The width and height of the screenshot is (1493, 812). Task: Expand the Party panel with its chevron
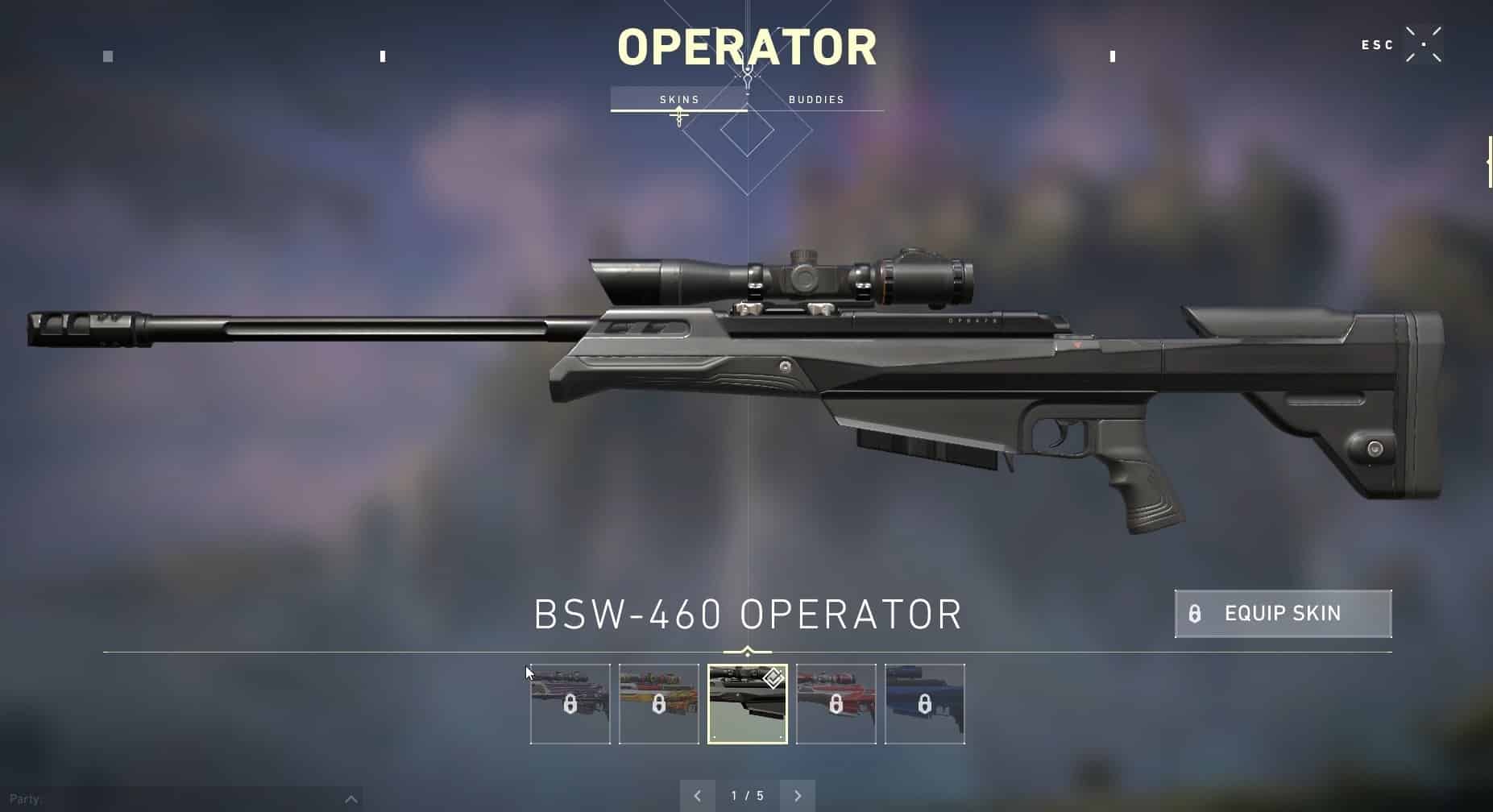pyautogui.click(x=352, y=799)
